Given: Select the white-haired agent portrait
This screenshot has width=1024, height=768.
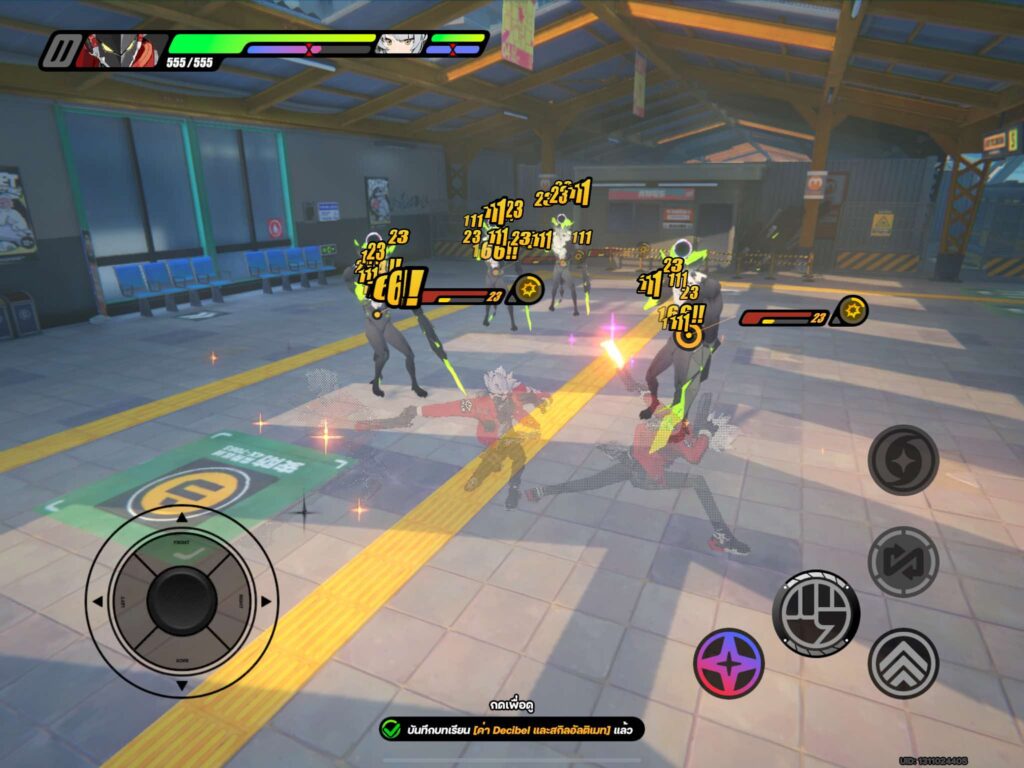Looking at the screenshot, I should point(400,44).
